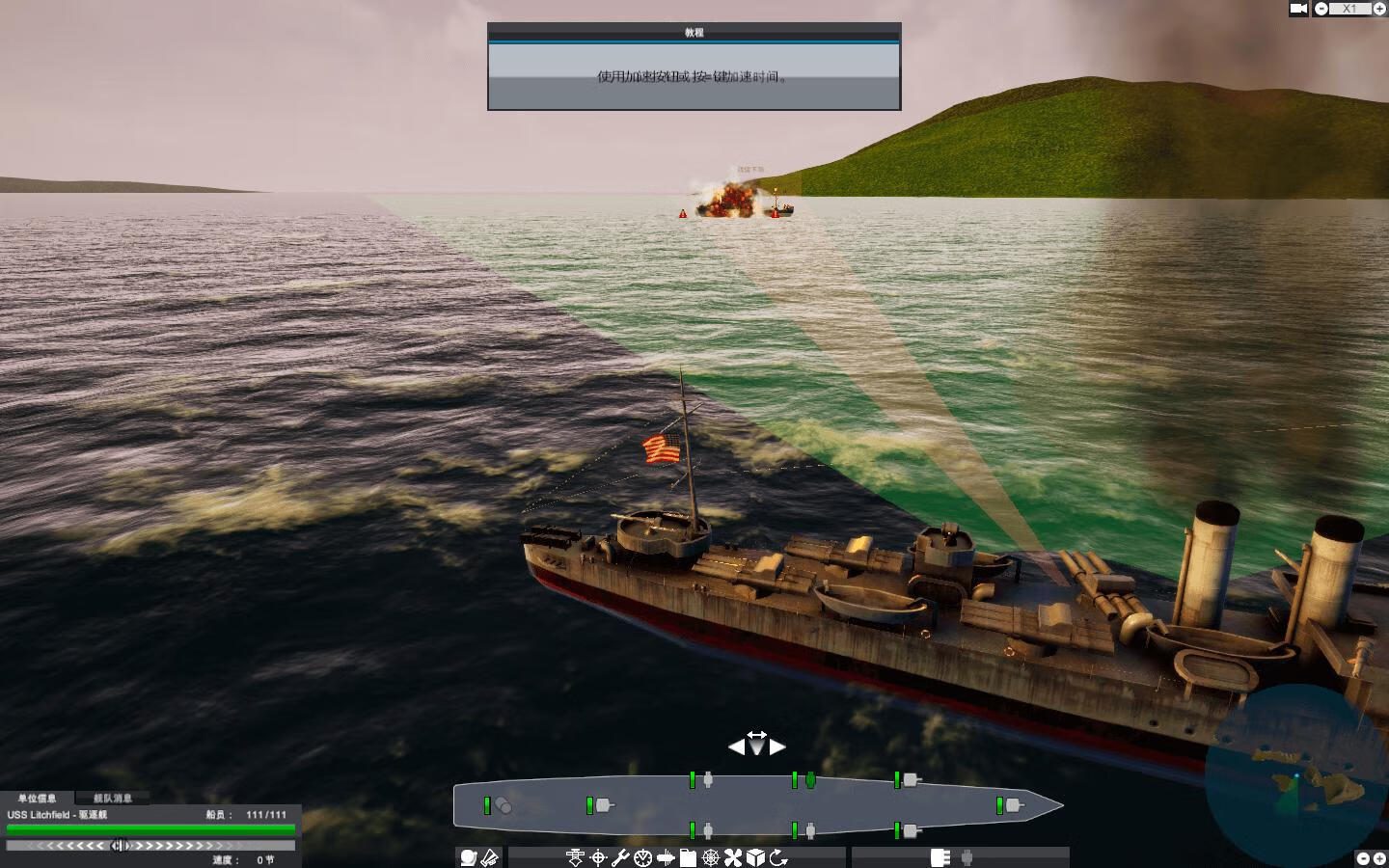1389x868 pixels.
Task: Select the propeller icon in the toolbar
Action: [733, 857]
